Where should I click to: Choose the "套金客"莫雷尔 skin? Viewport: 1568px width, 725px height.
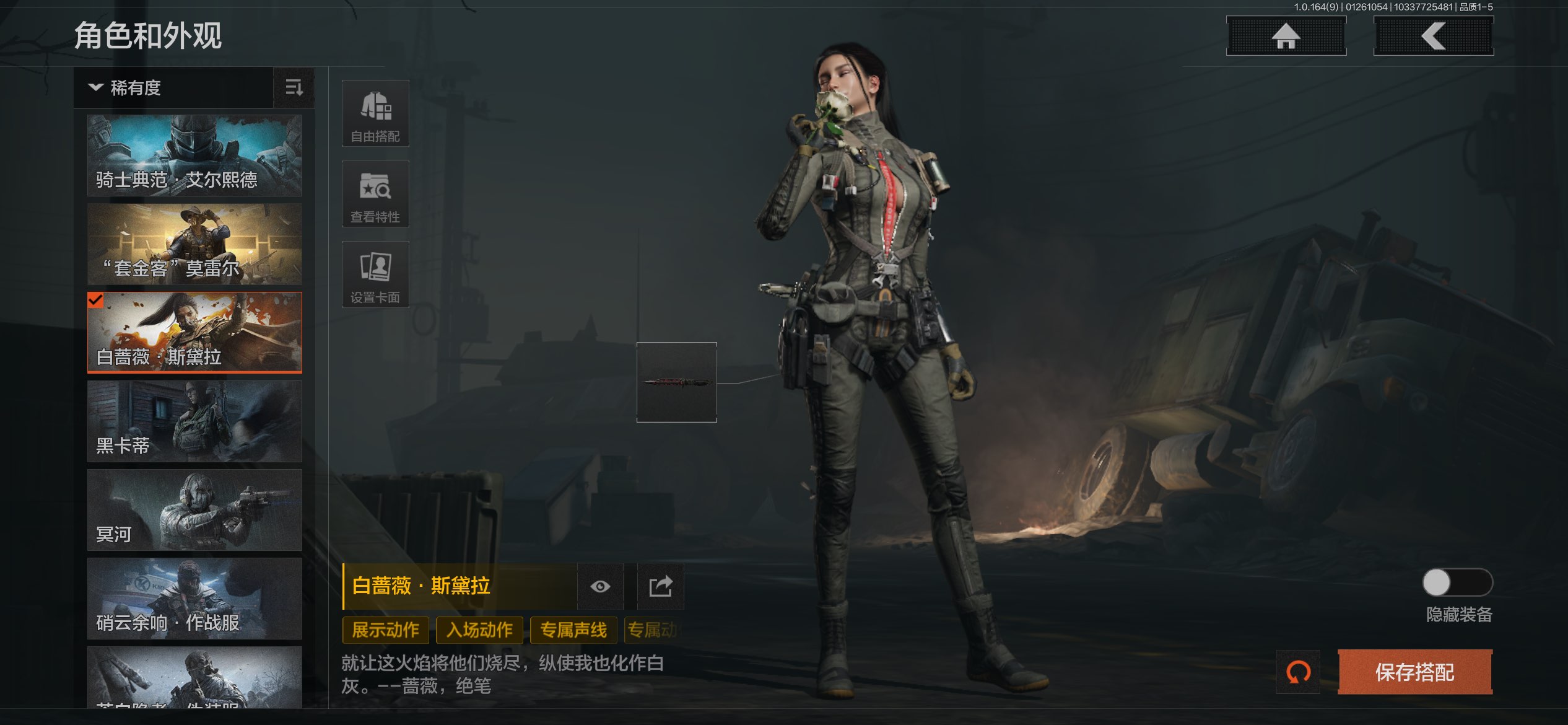coord(194,244)
